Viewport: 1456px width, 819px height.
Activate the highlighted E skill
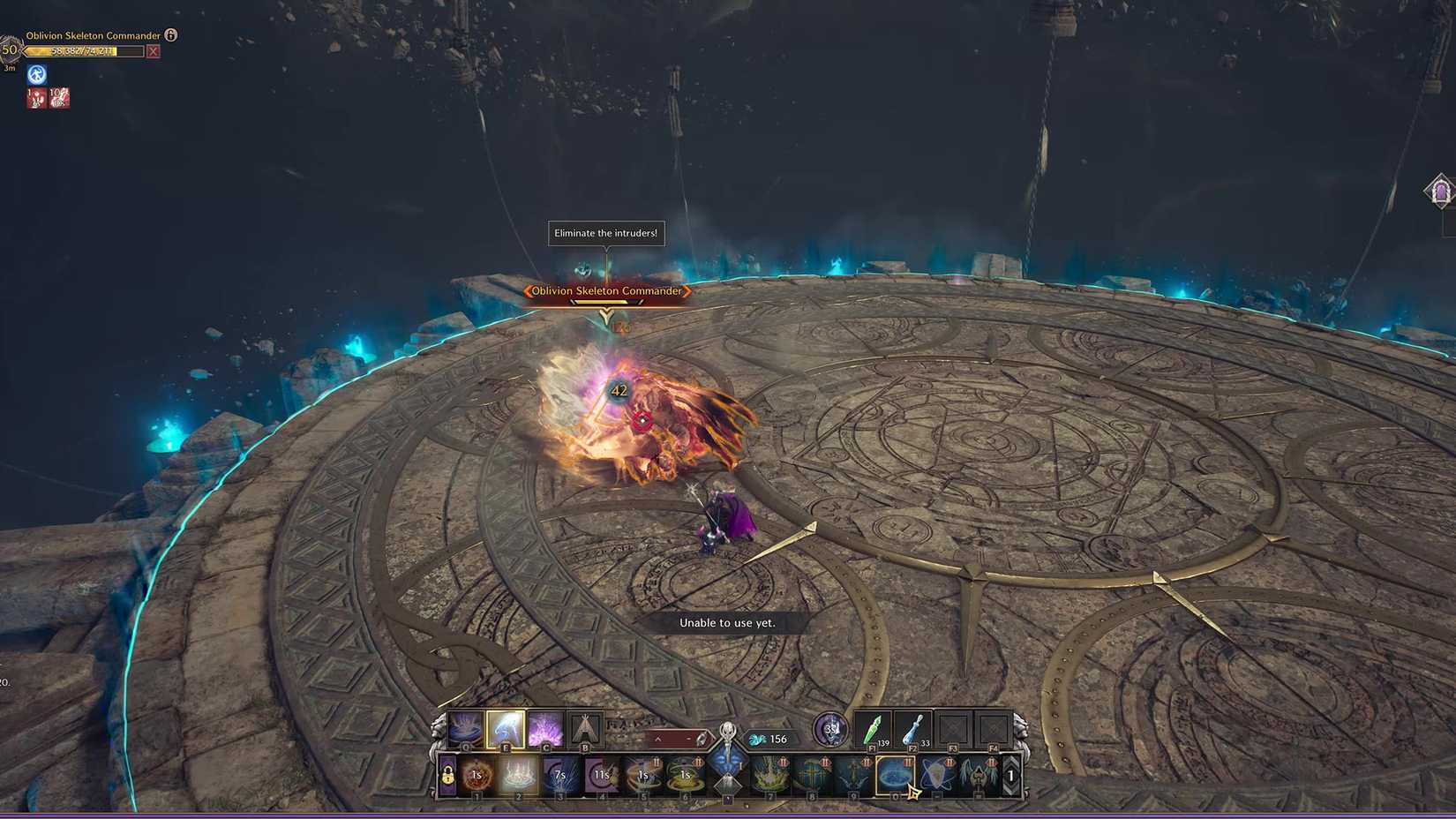pos(507,729)
